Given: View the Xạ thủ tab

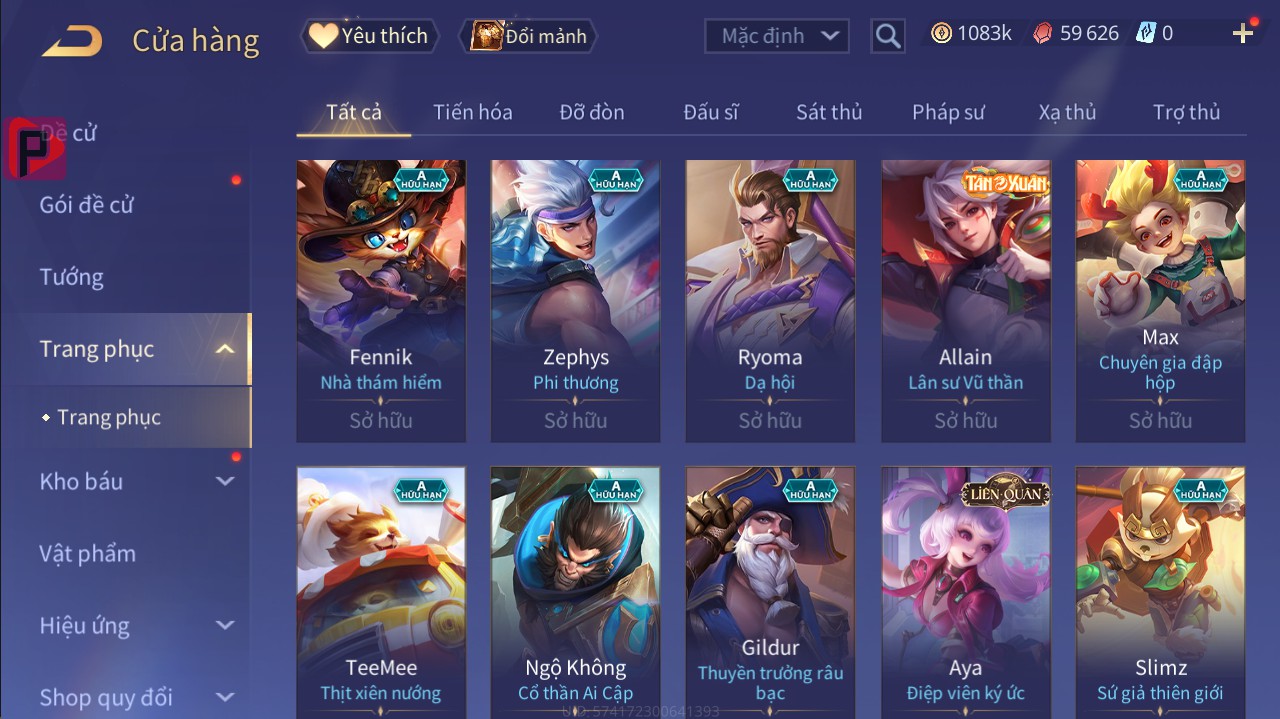Looking at the screenshot, I should 1067,112.
